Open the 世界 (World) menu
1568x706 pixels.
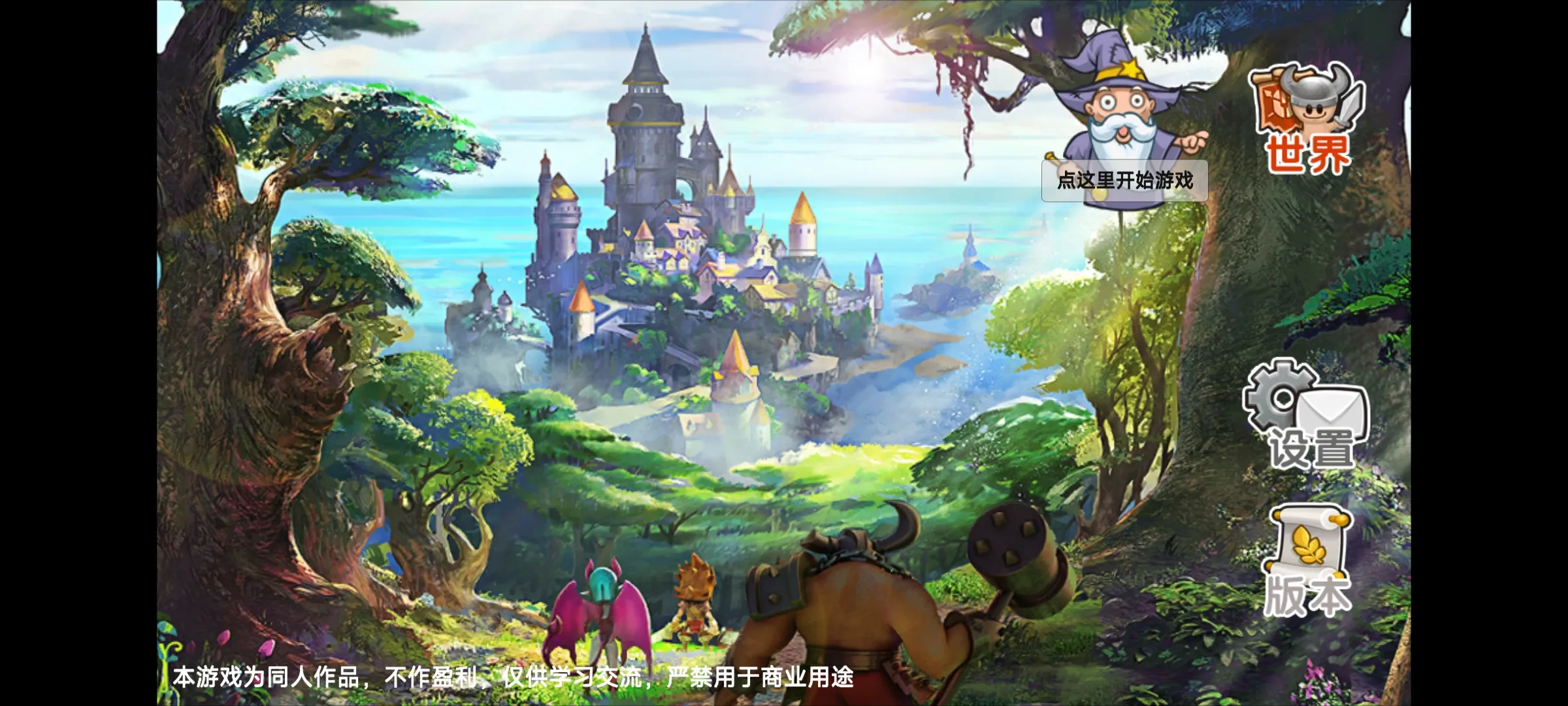pyautogui.click(x=1307, y=121)
